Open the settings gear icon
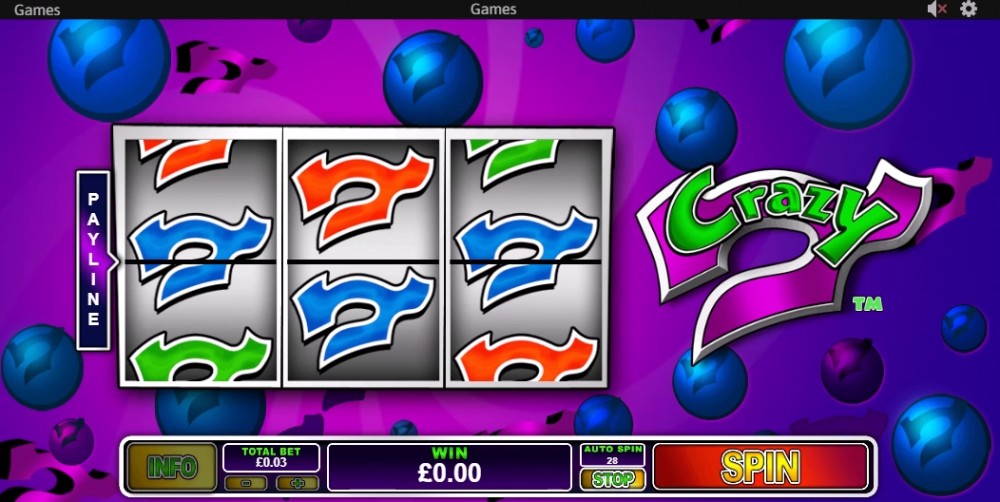 click(x=968, y=9)
